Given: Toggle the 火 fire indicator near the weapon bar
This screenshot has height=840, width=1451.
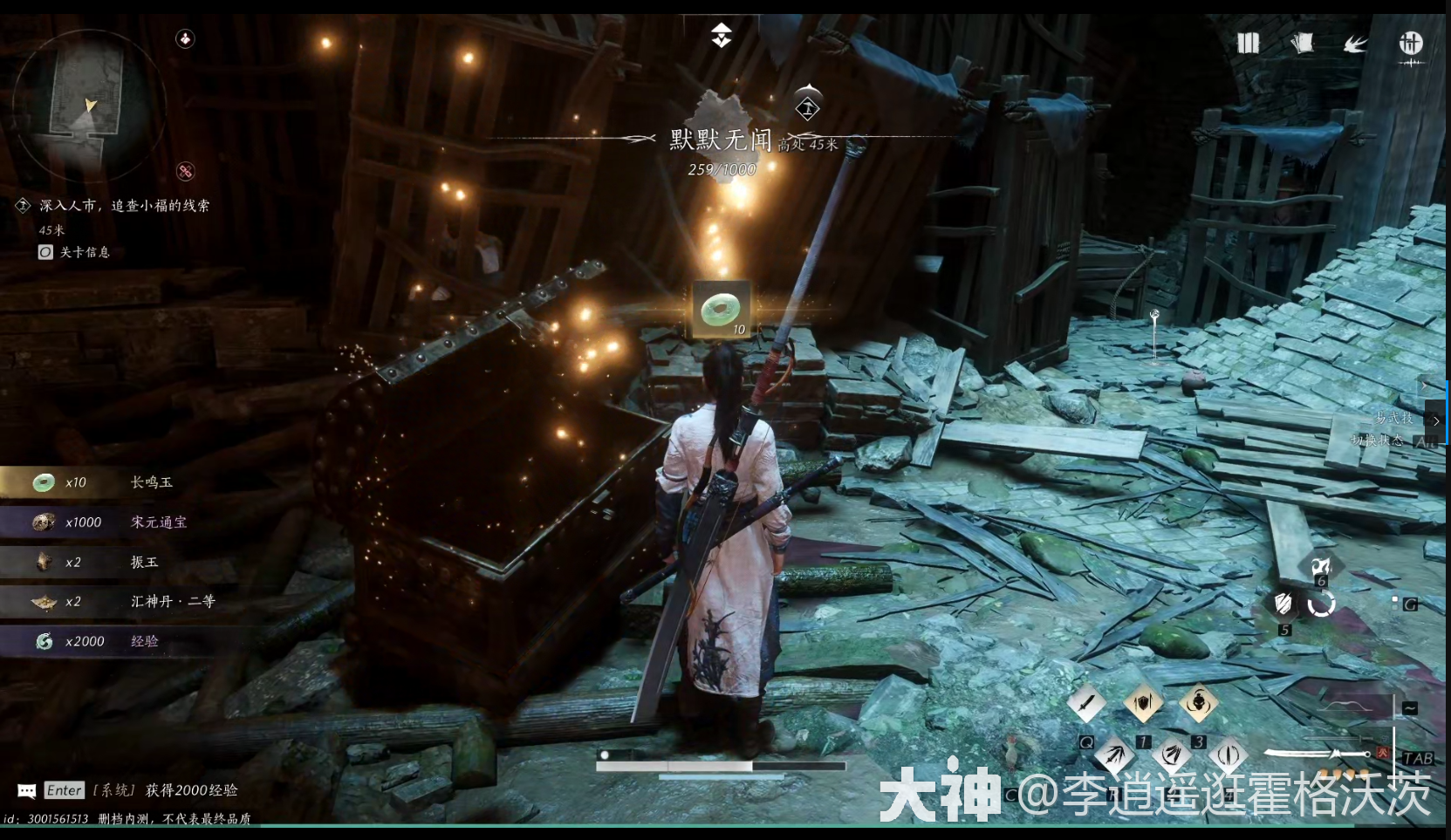Looking at the screenshot, I should click(1384, 754).
